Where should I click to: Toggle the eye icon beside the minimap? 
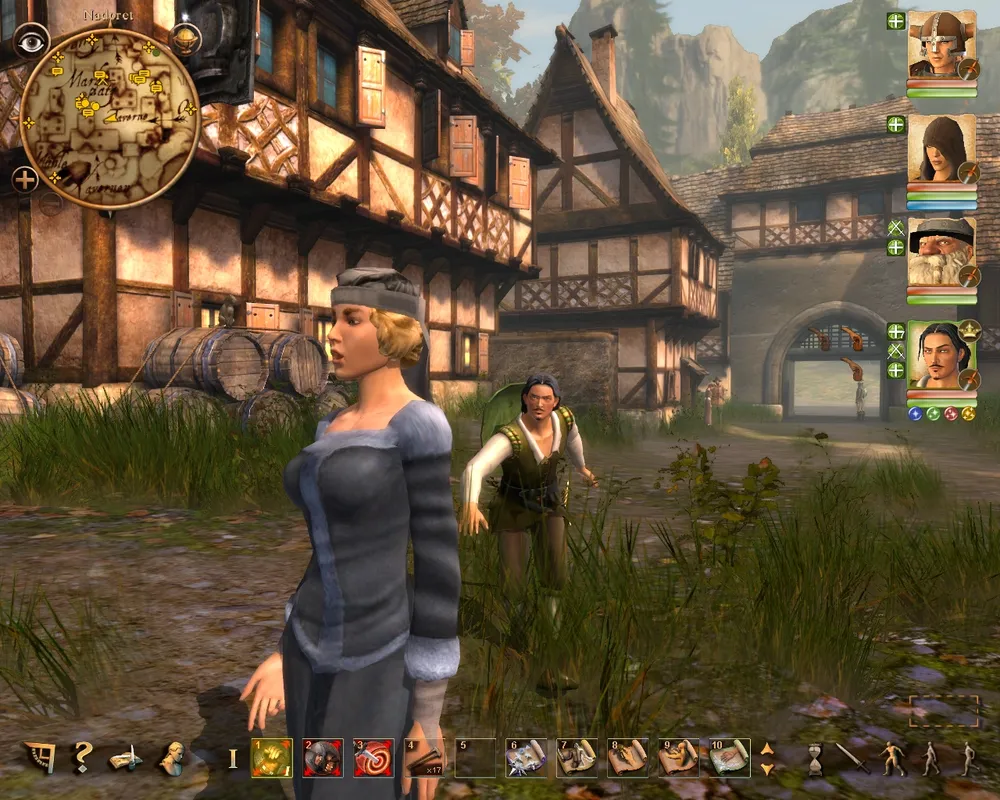click(x=32, y=40)
